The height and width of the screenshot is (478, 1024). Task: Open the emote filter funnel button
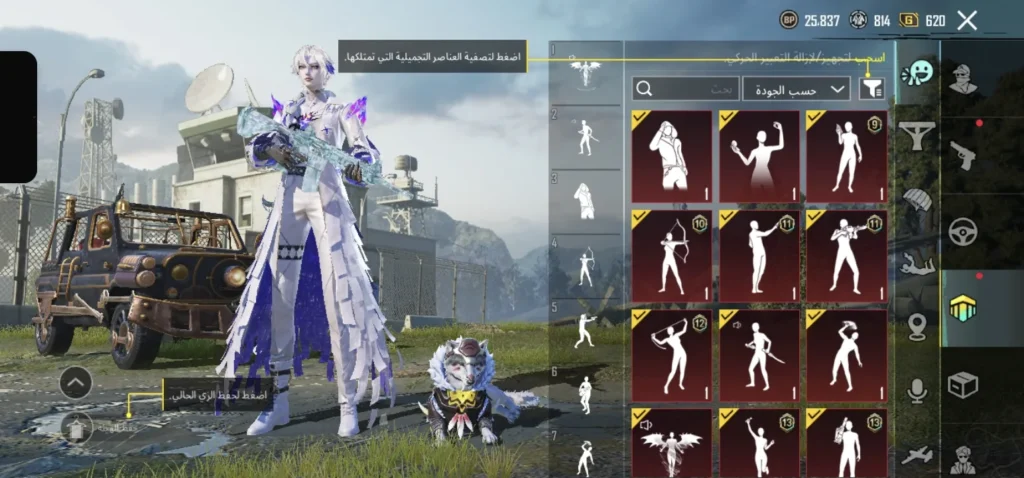(872, 89)
